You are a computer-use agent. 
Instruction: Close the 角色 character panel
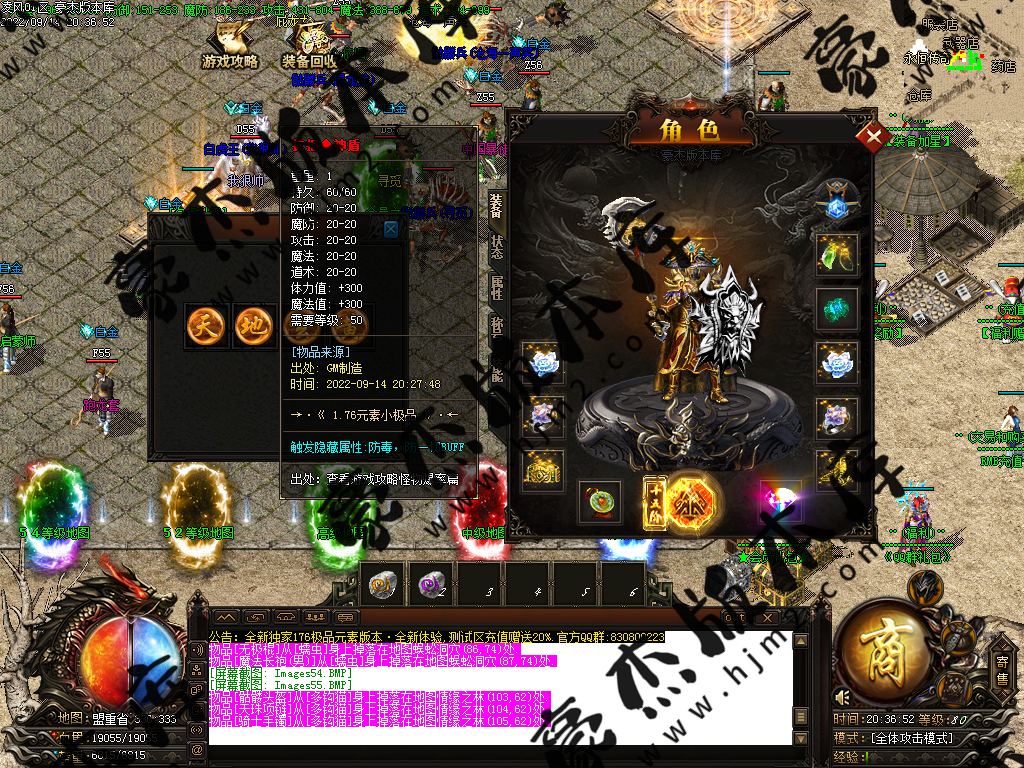(x=874, y=136)
